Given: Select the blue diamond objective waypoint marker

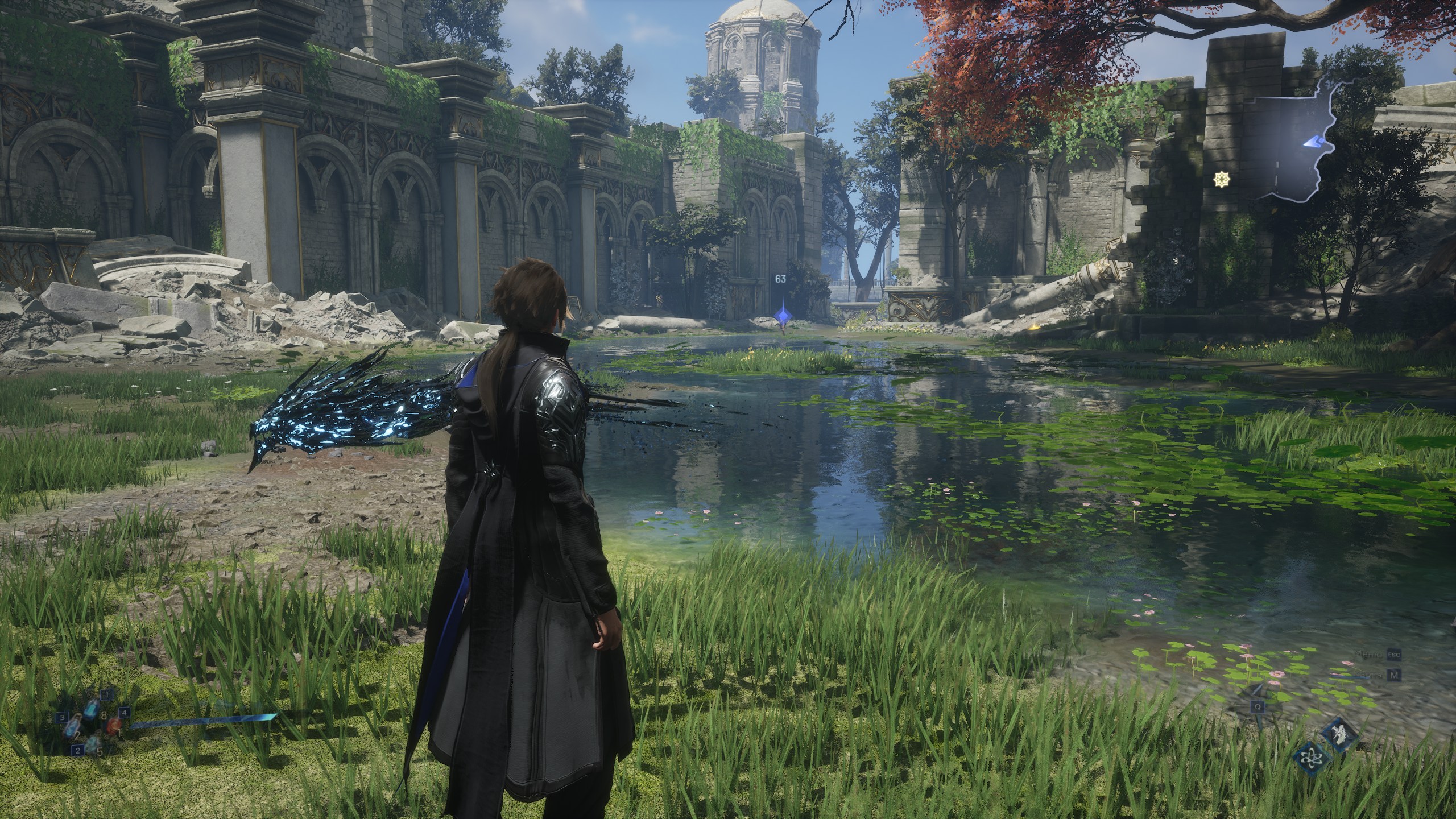Looking at the screenshot, I should pyautogui.click(x=782, y=314).
